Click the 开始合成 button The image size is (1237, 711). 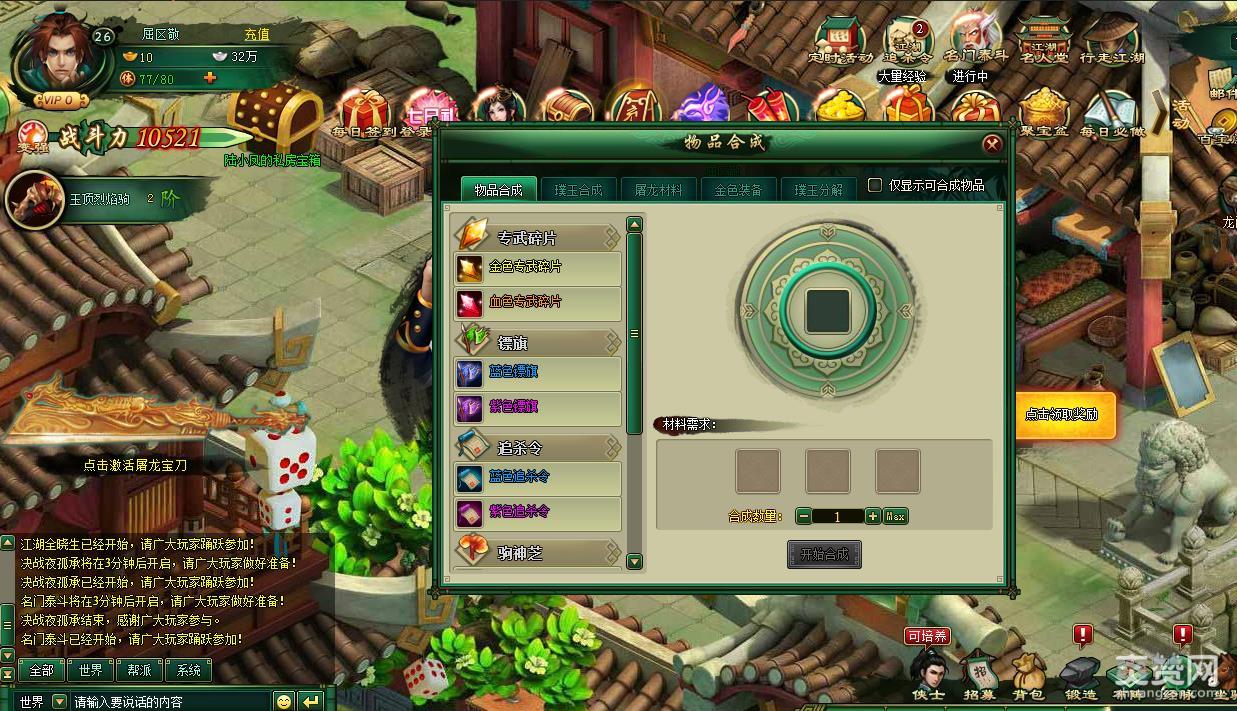click(823, 554)
